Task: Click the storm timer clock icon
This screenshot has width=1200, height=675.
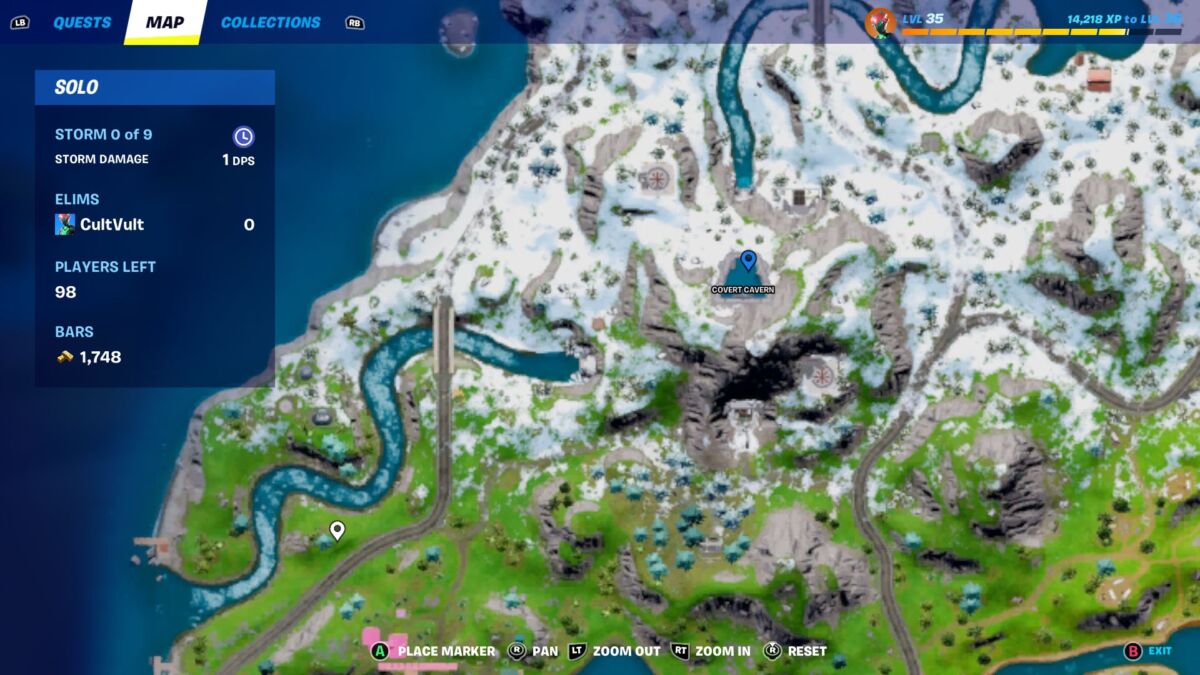Action: coord(243,137)
